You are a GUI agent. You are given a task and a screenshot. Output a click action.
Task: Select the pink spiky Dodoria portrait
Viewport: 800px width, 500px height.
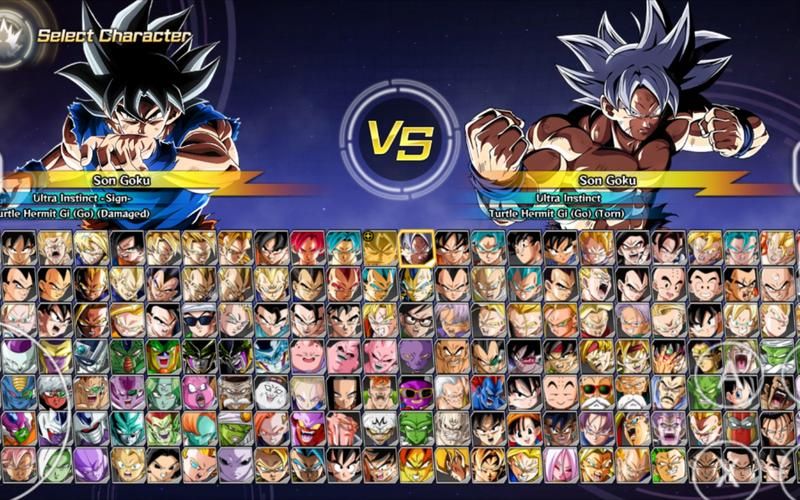coord(199,391)
